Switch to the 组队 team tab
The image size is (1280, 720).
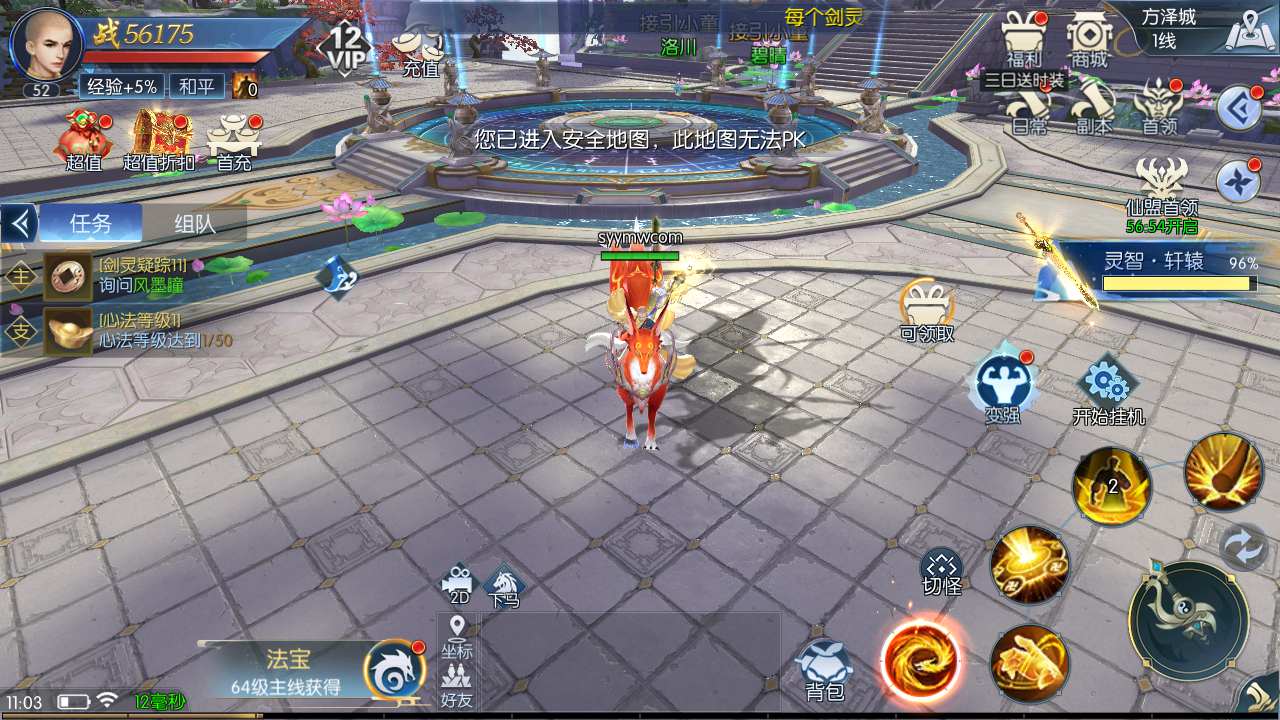tap(194, 223)
